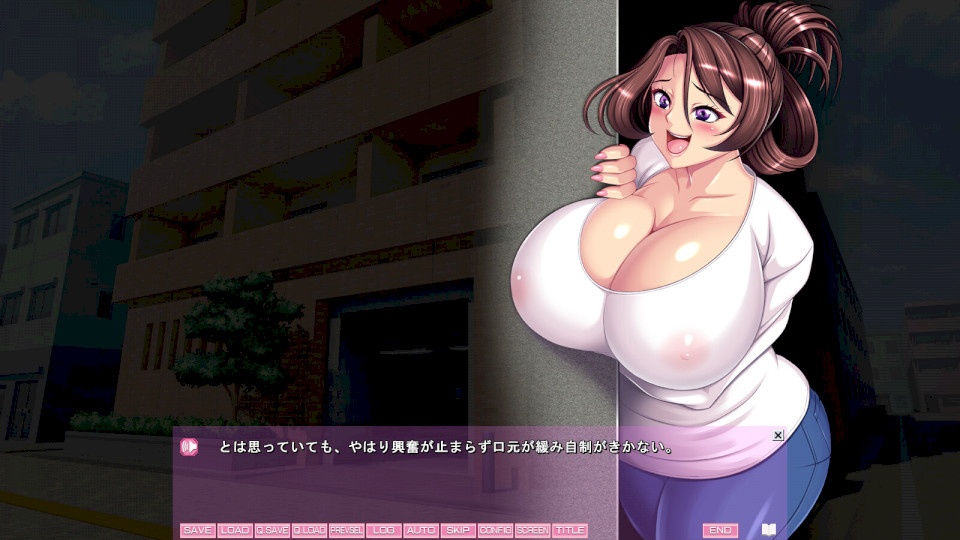Close the dialogue box with X
Viewport: 960px width, 540px height.
click(778, 435)
